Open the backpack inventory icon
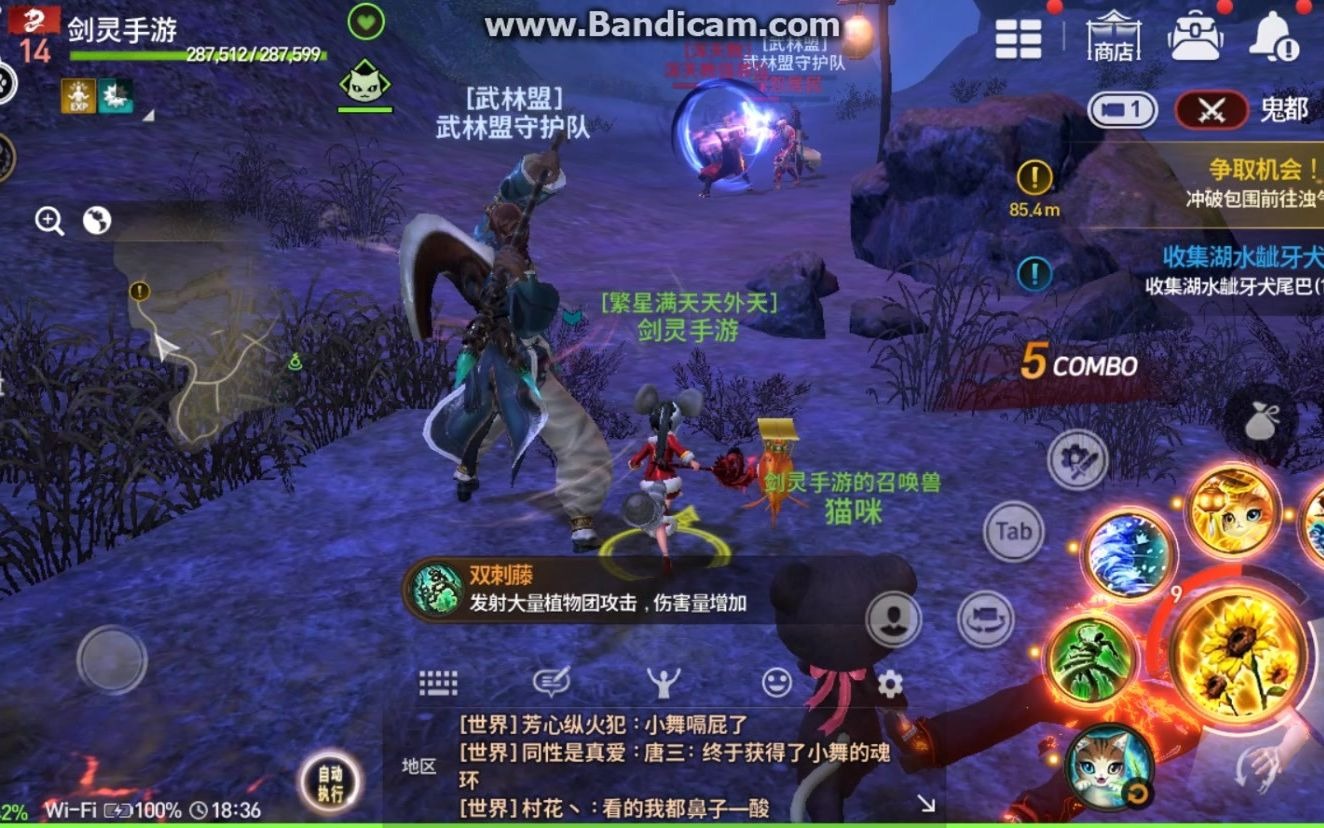The width and height of the screenshot is (1324, 828). (1195, 38)
